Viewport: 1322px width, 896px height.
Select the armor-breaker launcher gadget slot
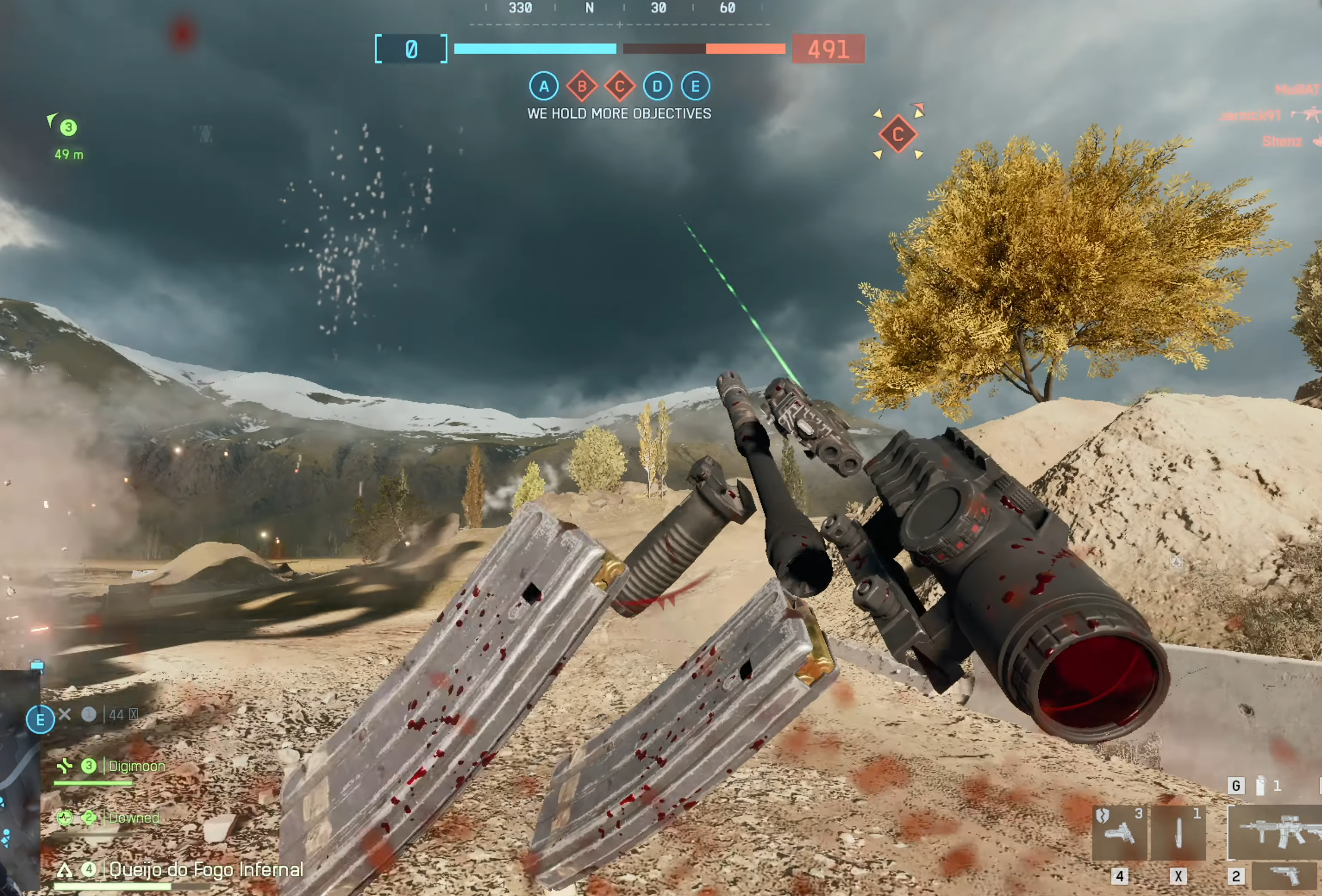point(1119,832)
